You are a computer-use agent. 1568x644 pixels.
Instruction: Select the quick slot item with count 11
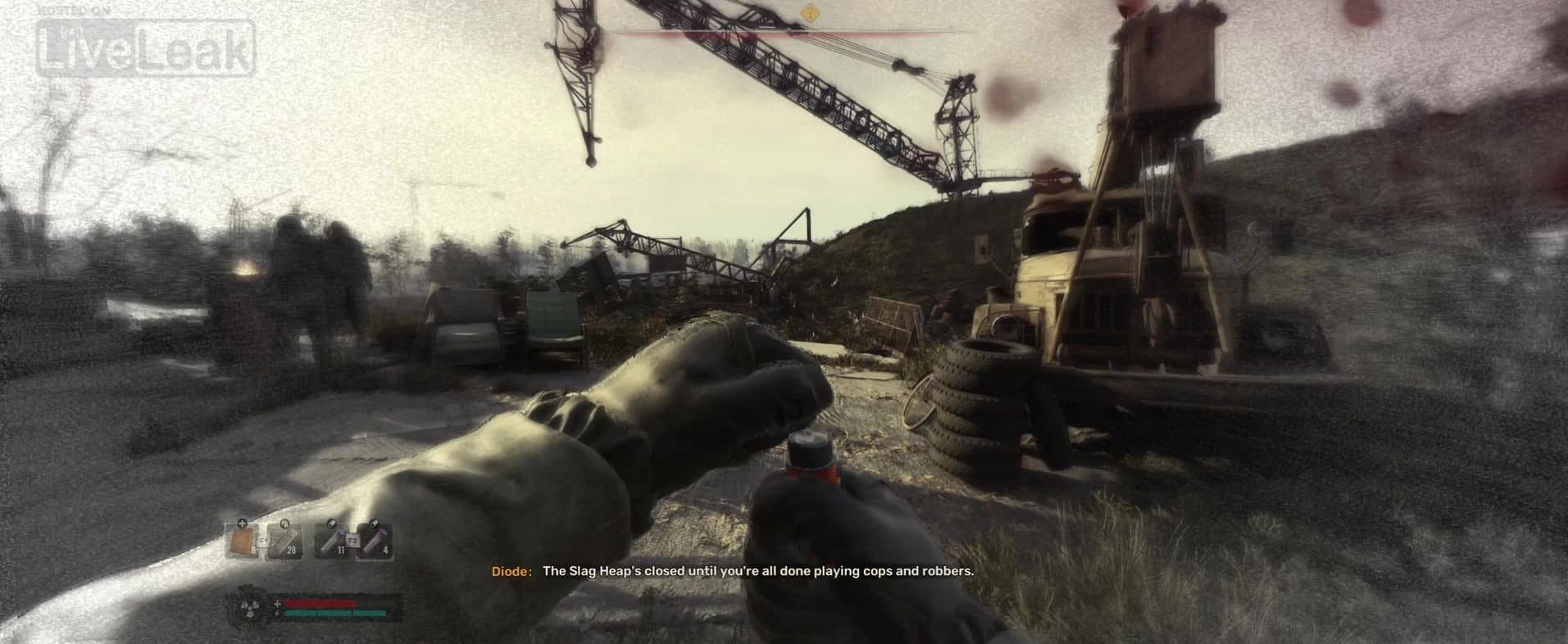332,542
